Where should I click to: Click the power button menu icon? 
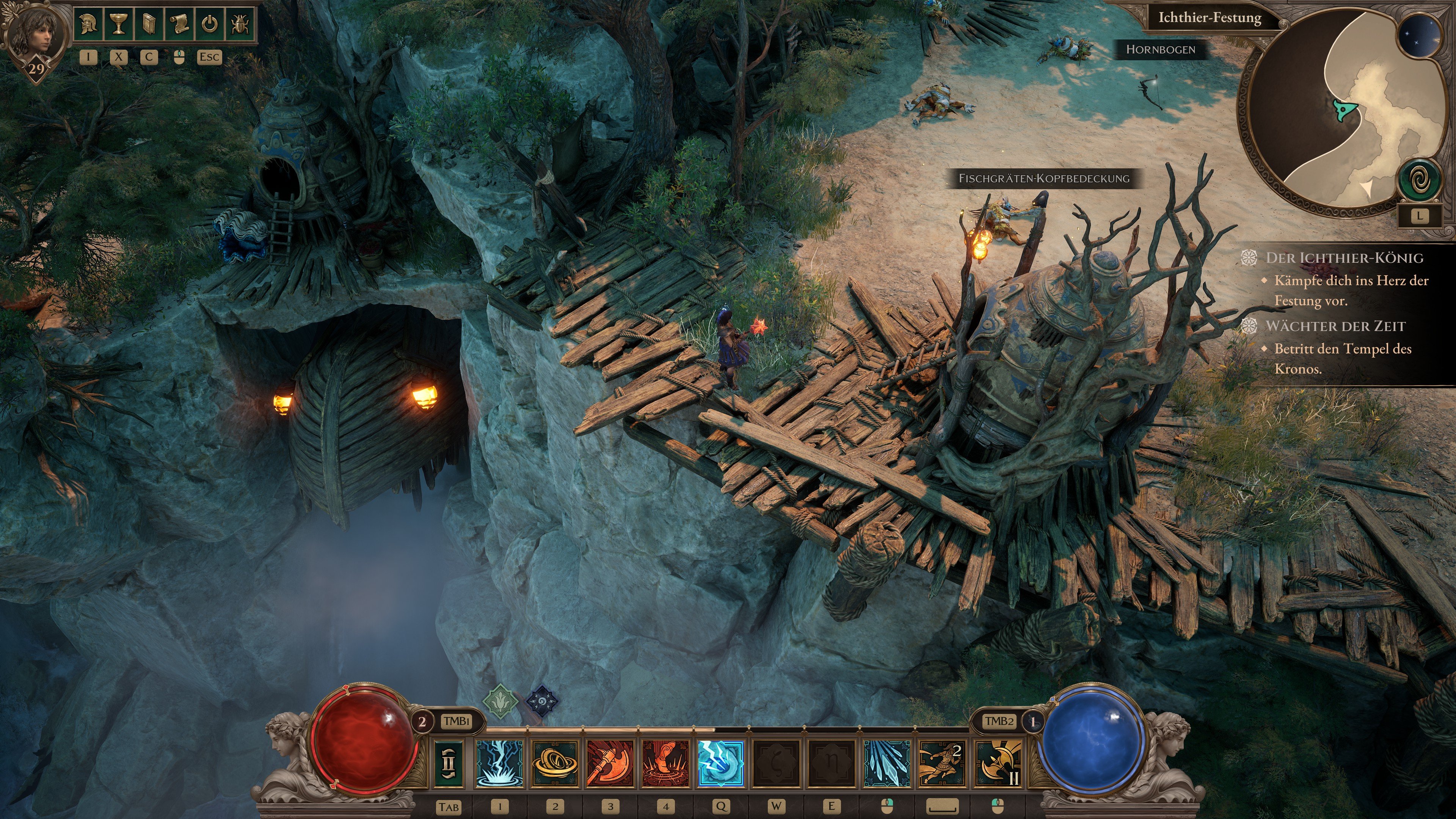click(x=210, y=24)
